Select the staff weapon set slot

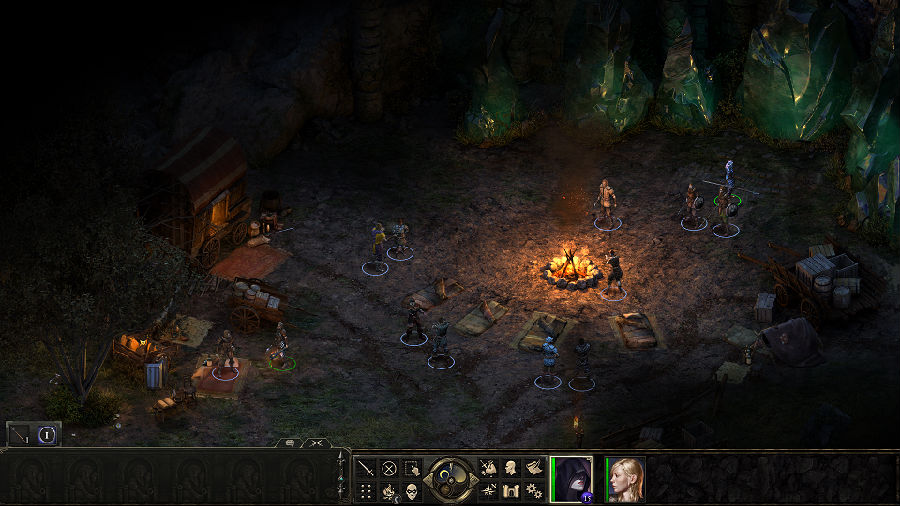click(x=21, y=434)
